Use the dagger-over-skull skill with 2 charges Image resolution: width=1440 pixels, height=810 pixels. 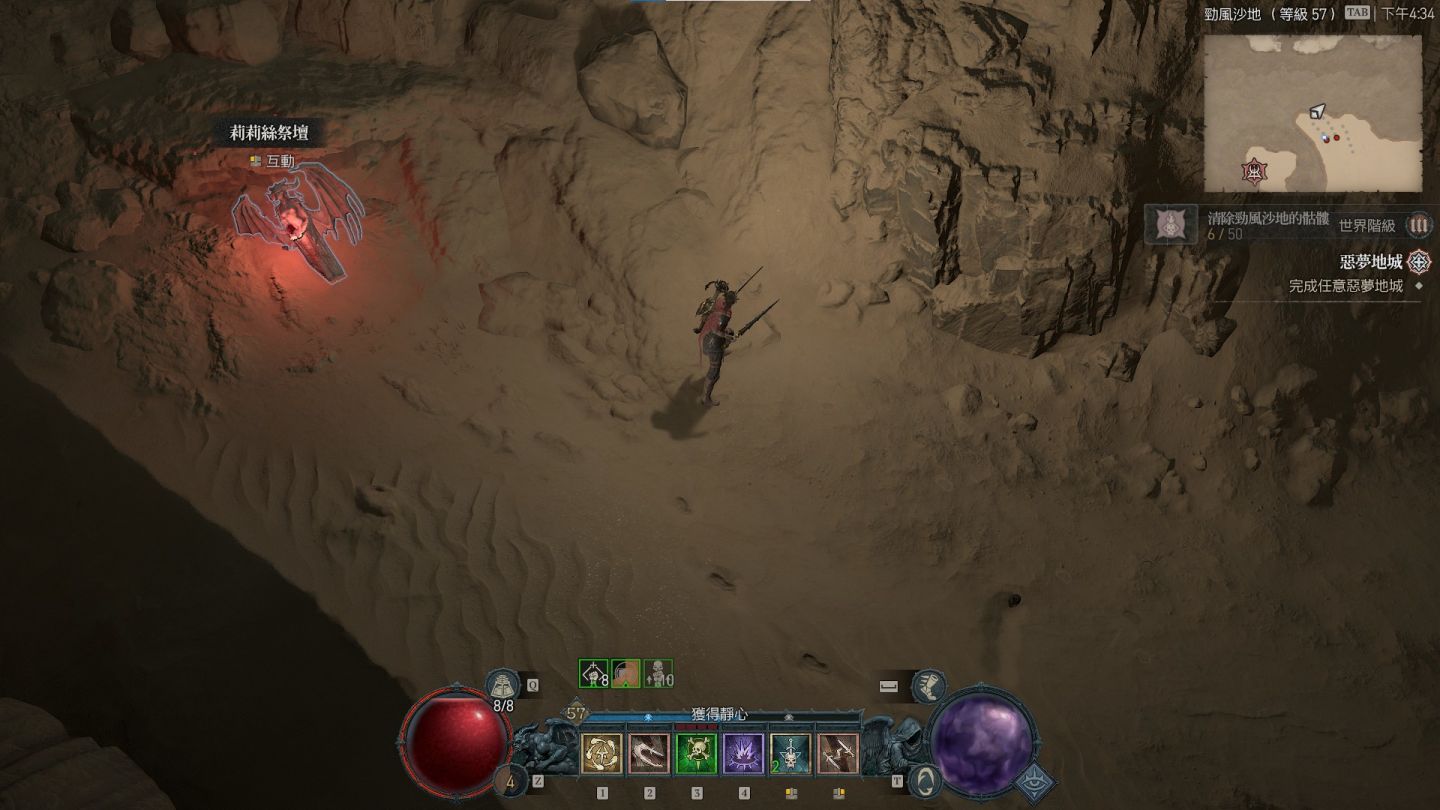tap(791, 753)
